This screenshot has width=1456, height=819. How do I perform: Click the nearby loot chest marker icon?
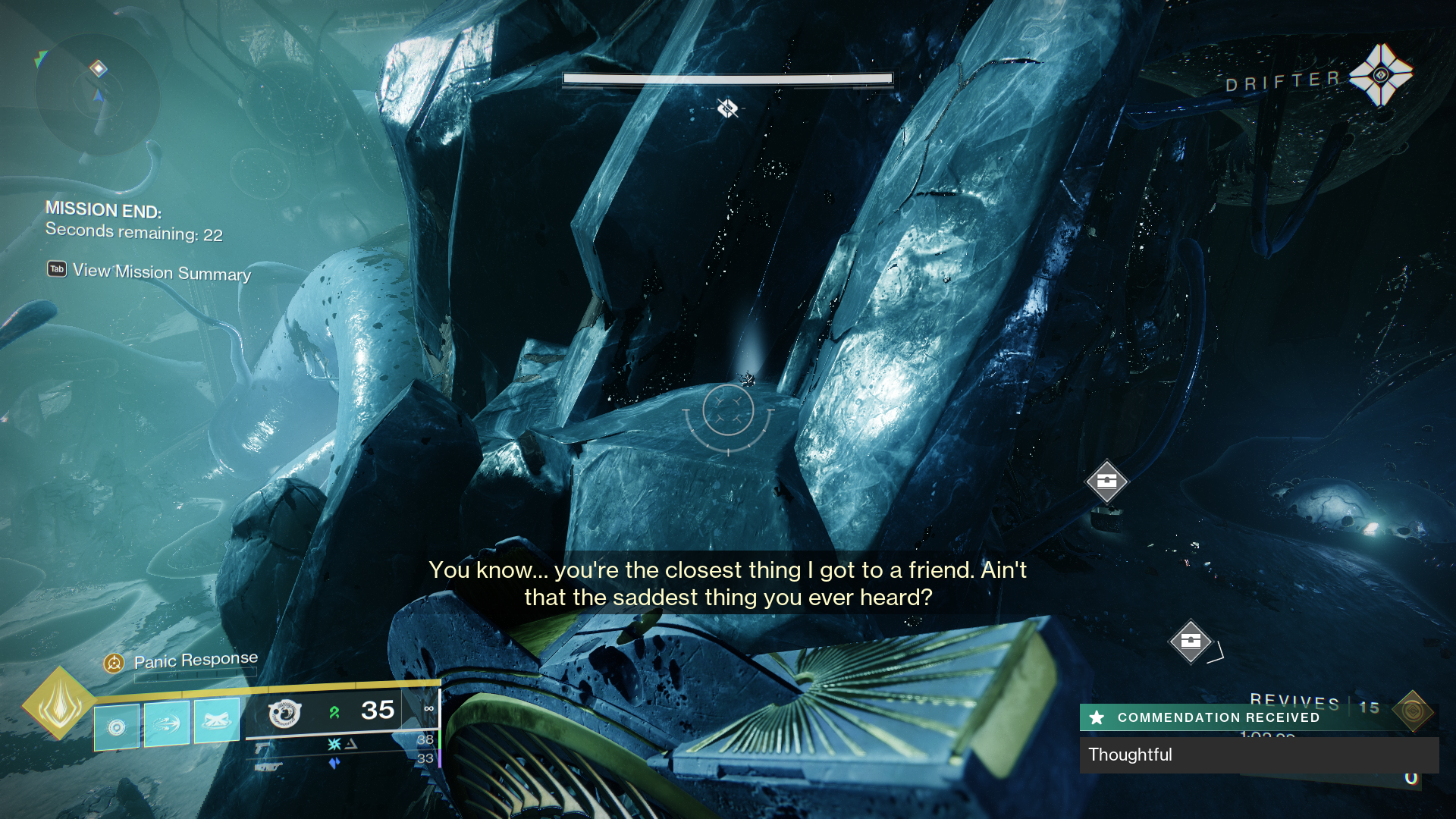1108,482
